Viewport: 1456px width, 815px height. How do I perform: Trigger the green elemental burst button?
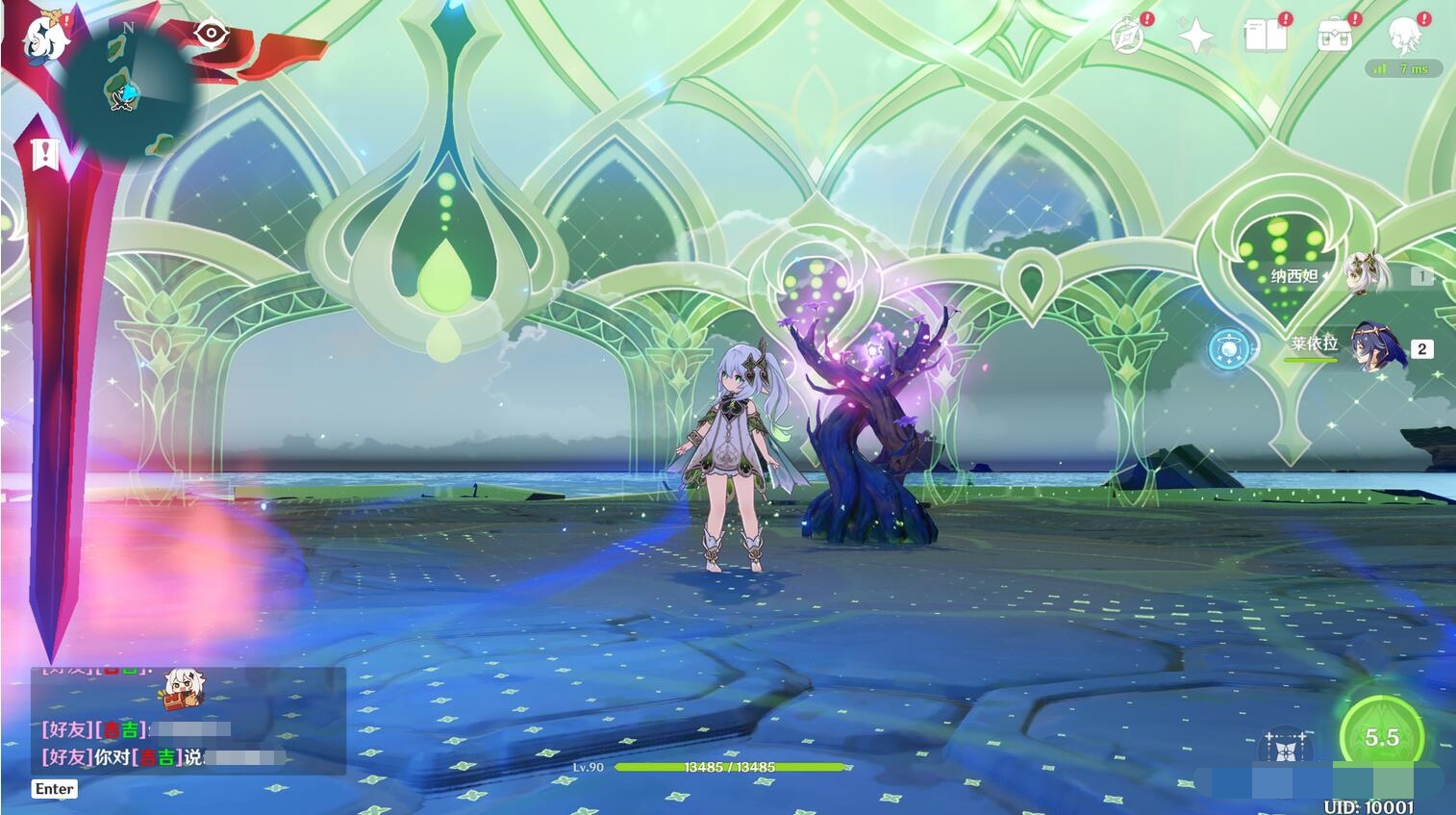[x=1381, y=737]
